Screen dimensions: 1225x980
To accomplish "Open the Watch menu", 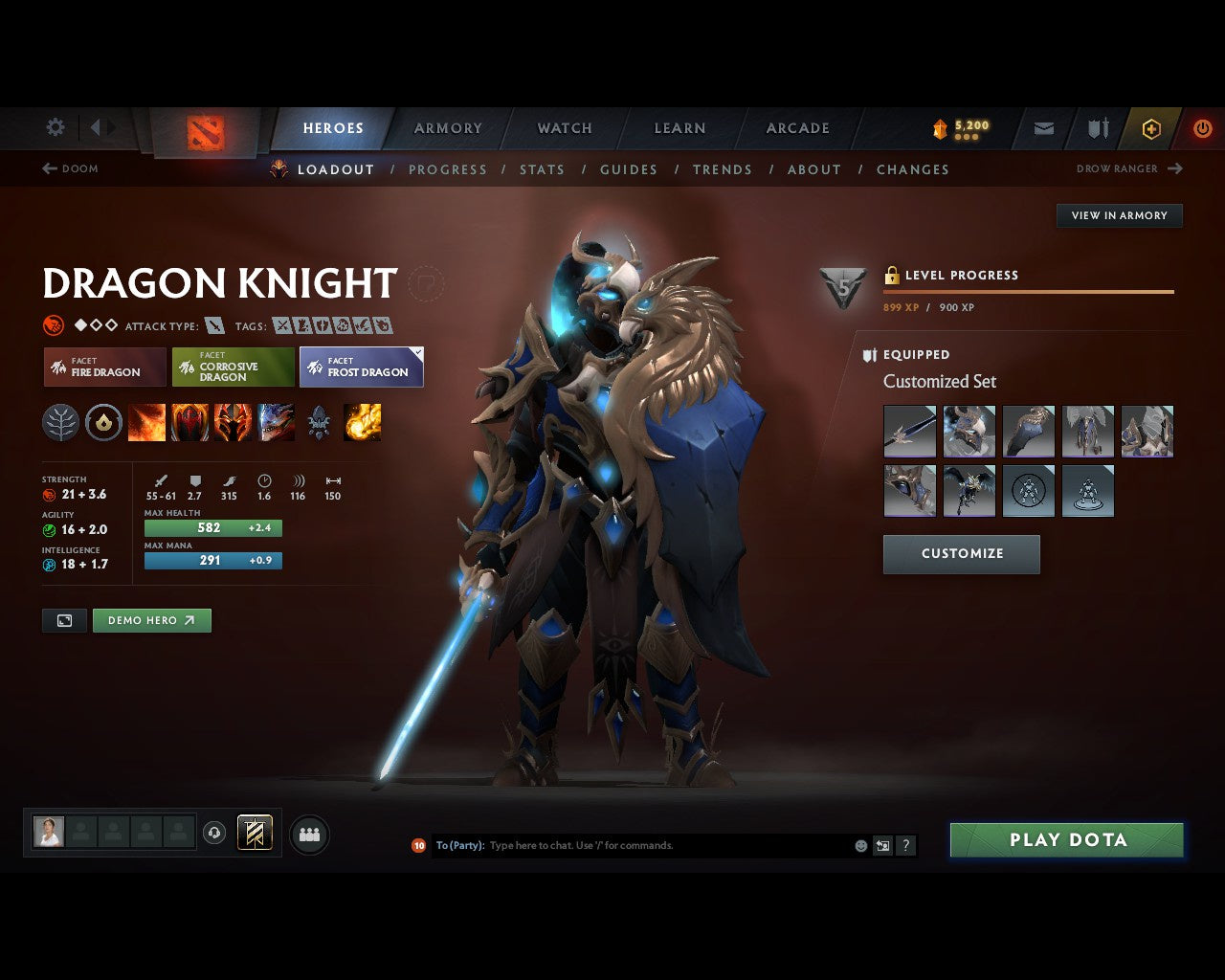I will coord(564,127).
